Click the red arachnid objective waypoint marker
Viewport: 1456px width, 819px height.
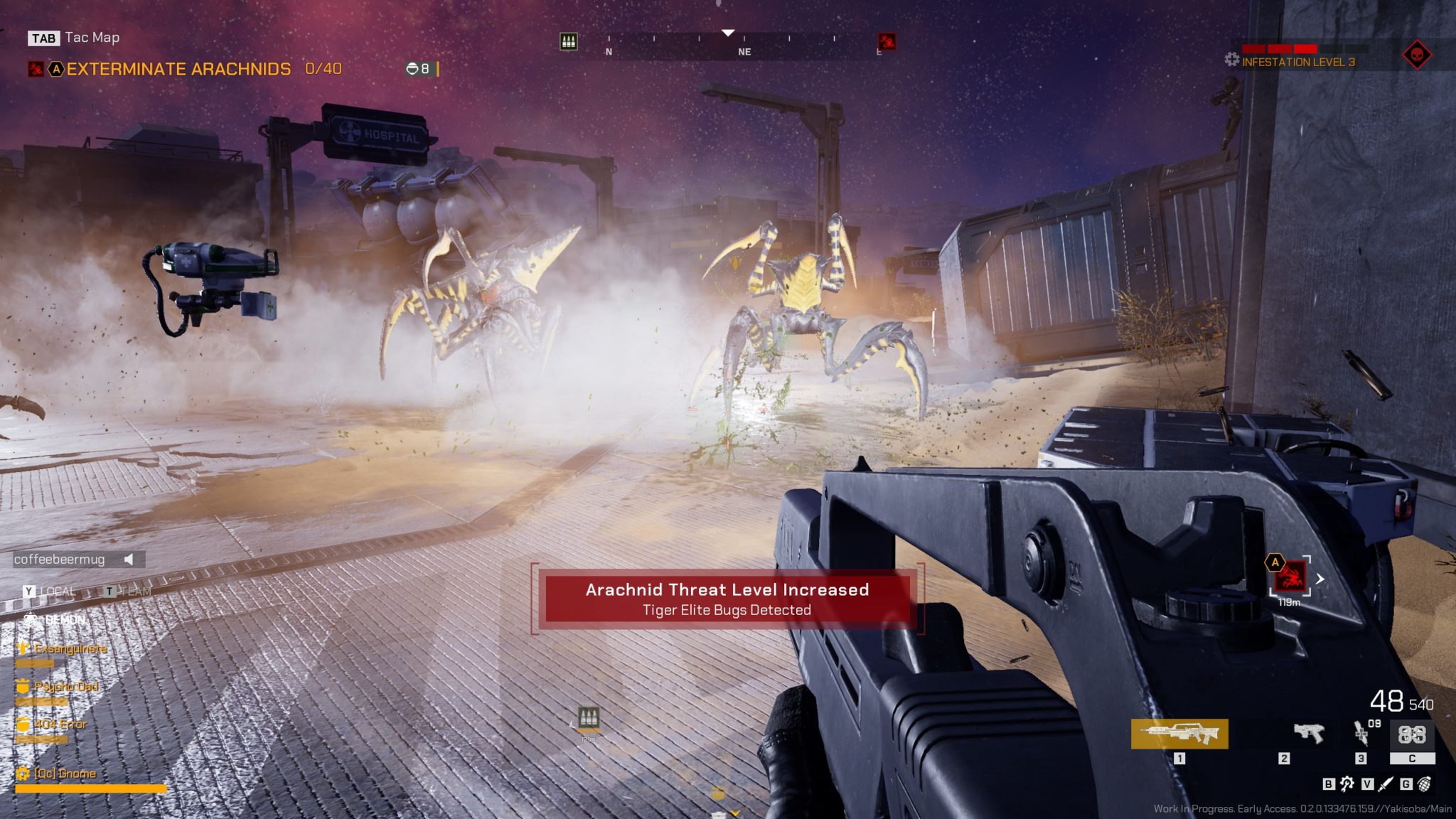(x=1290, y=577)
